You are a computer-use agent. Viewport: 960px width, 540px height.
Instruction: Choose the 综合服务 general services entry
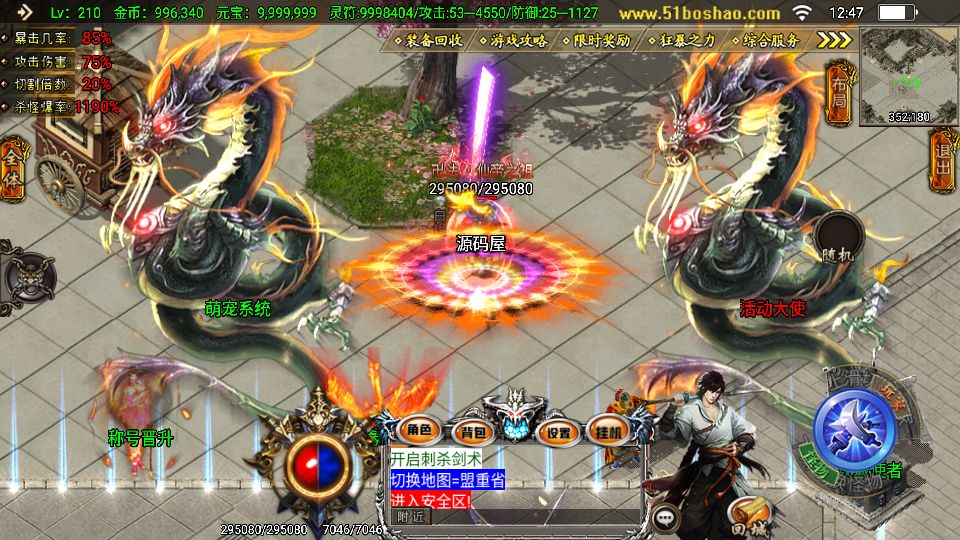pyautogui.click(x=765, y=41)
